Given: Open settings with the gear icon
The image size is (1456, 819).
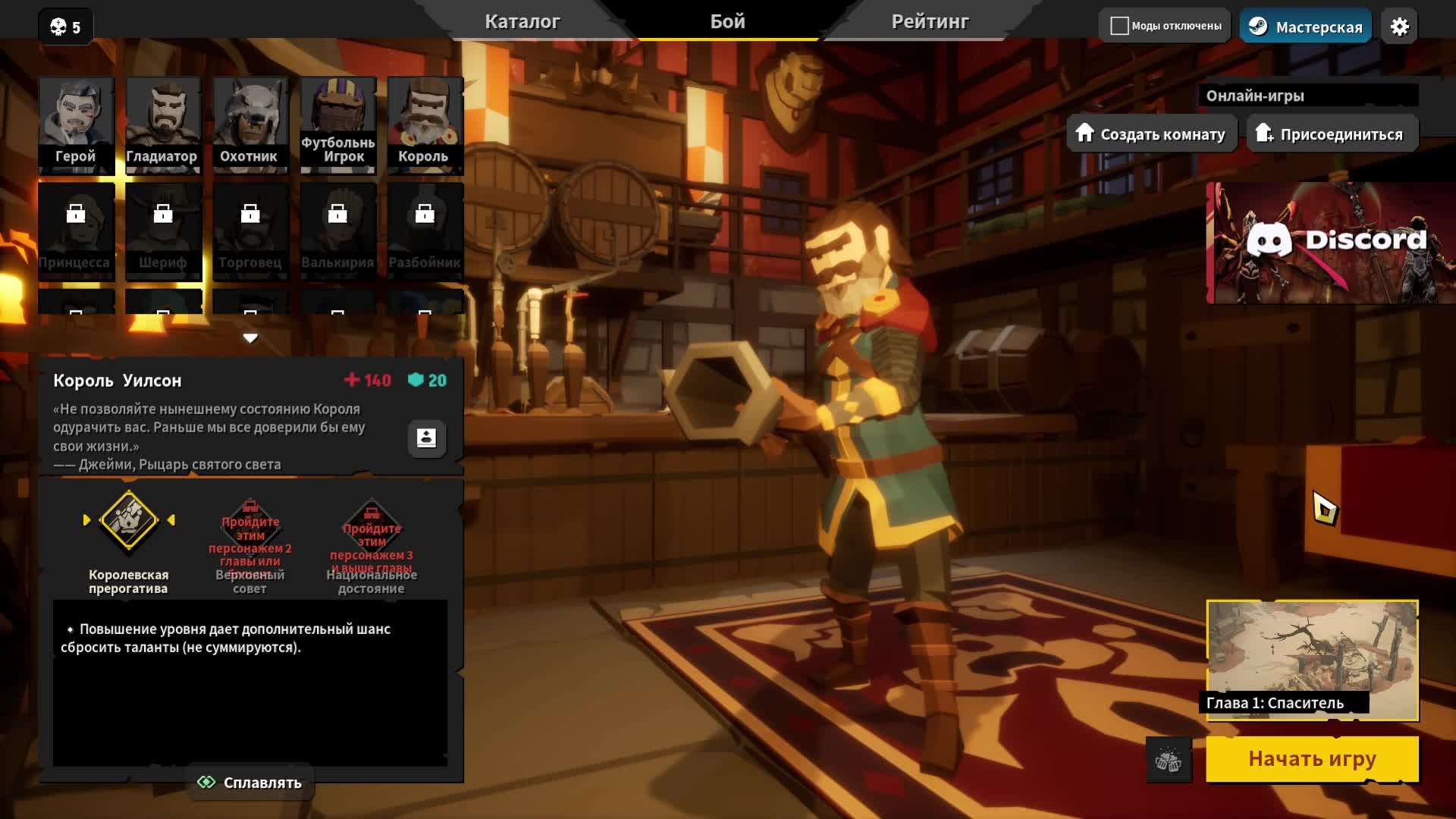Looking at the screenshot, I should 1399,27.
